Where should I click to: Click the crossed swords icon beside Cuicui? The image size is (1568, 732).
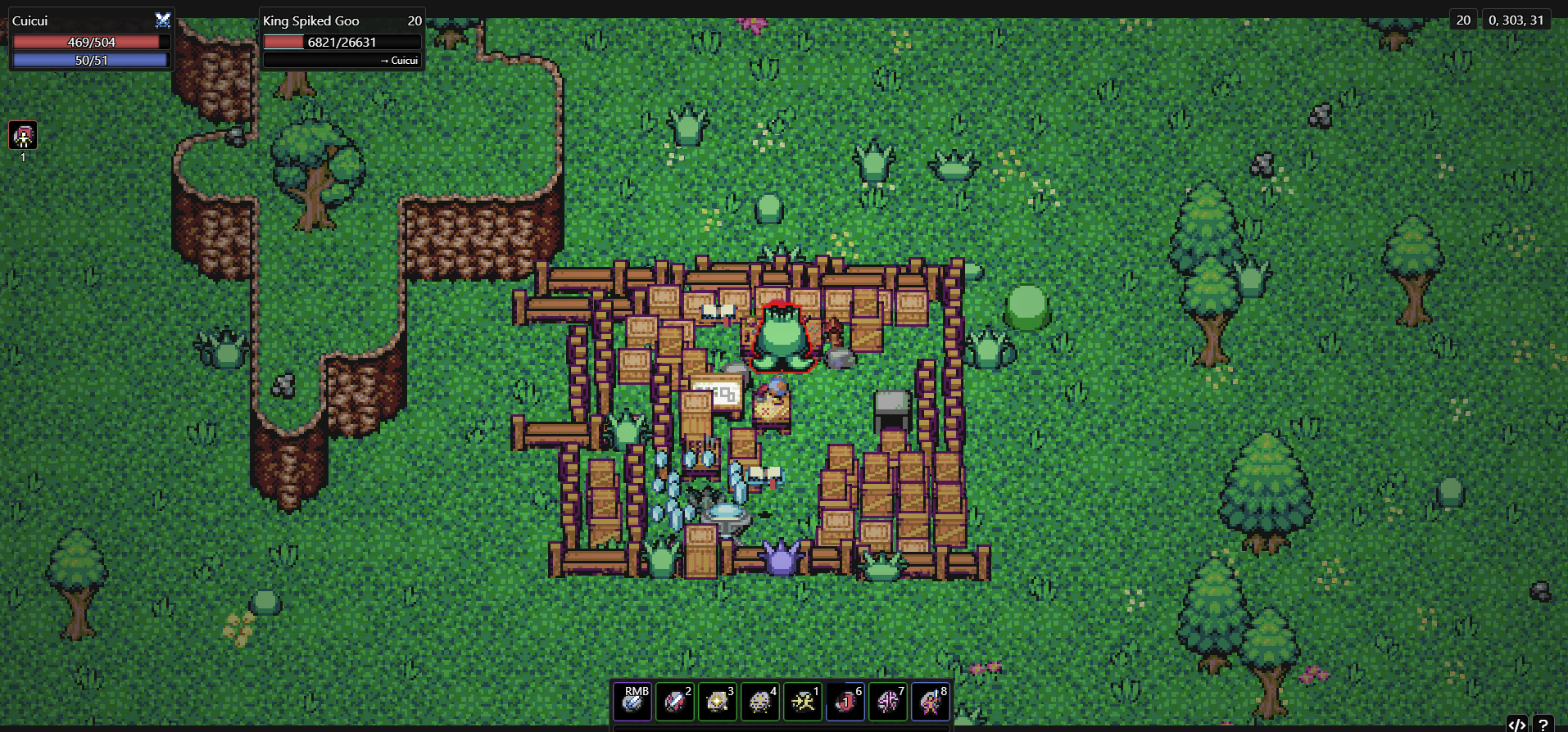[163, 20]
